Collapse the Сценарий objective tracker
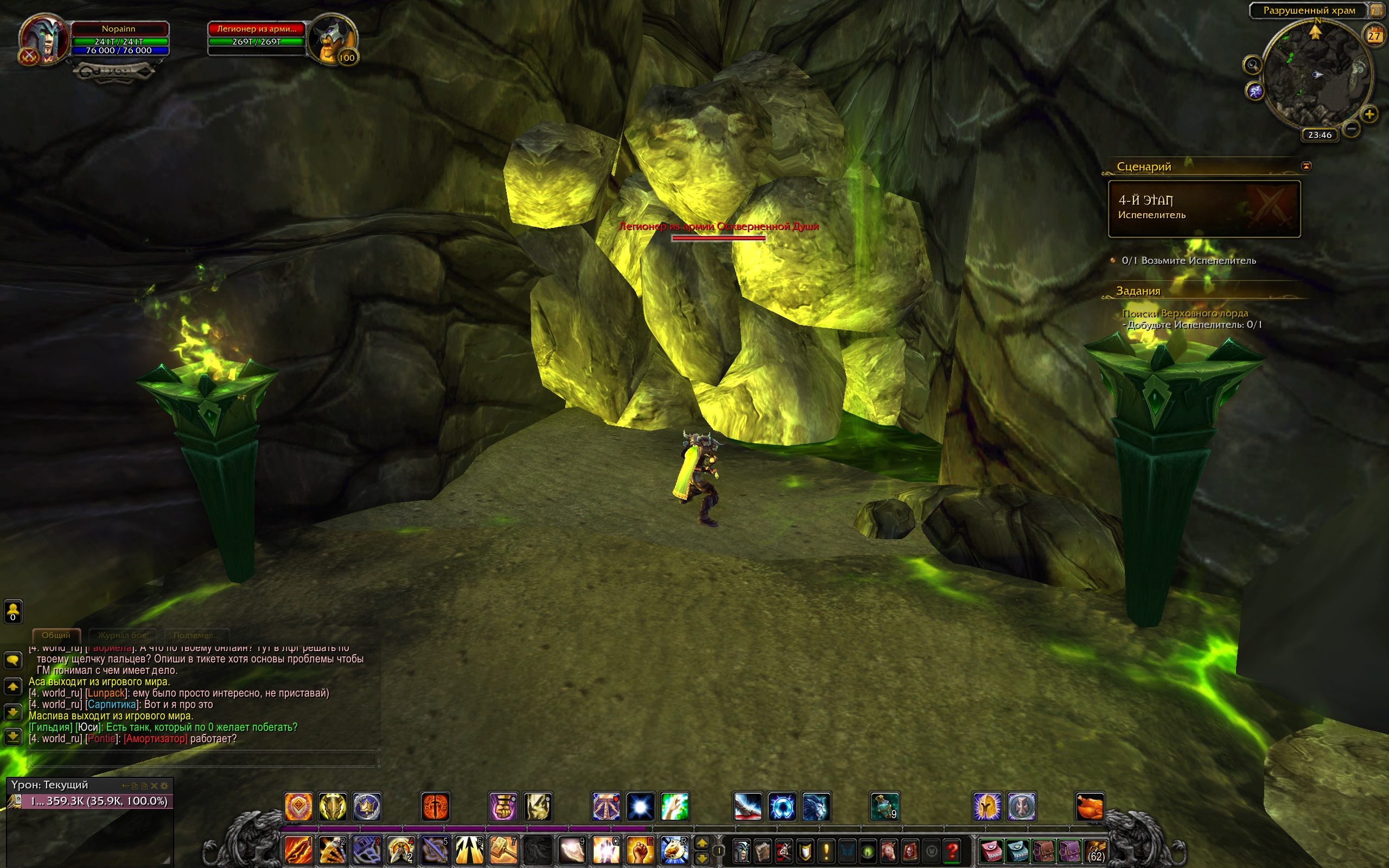 pos(1307,166)
